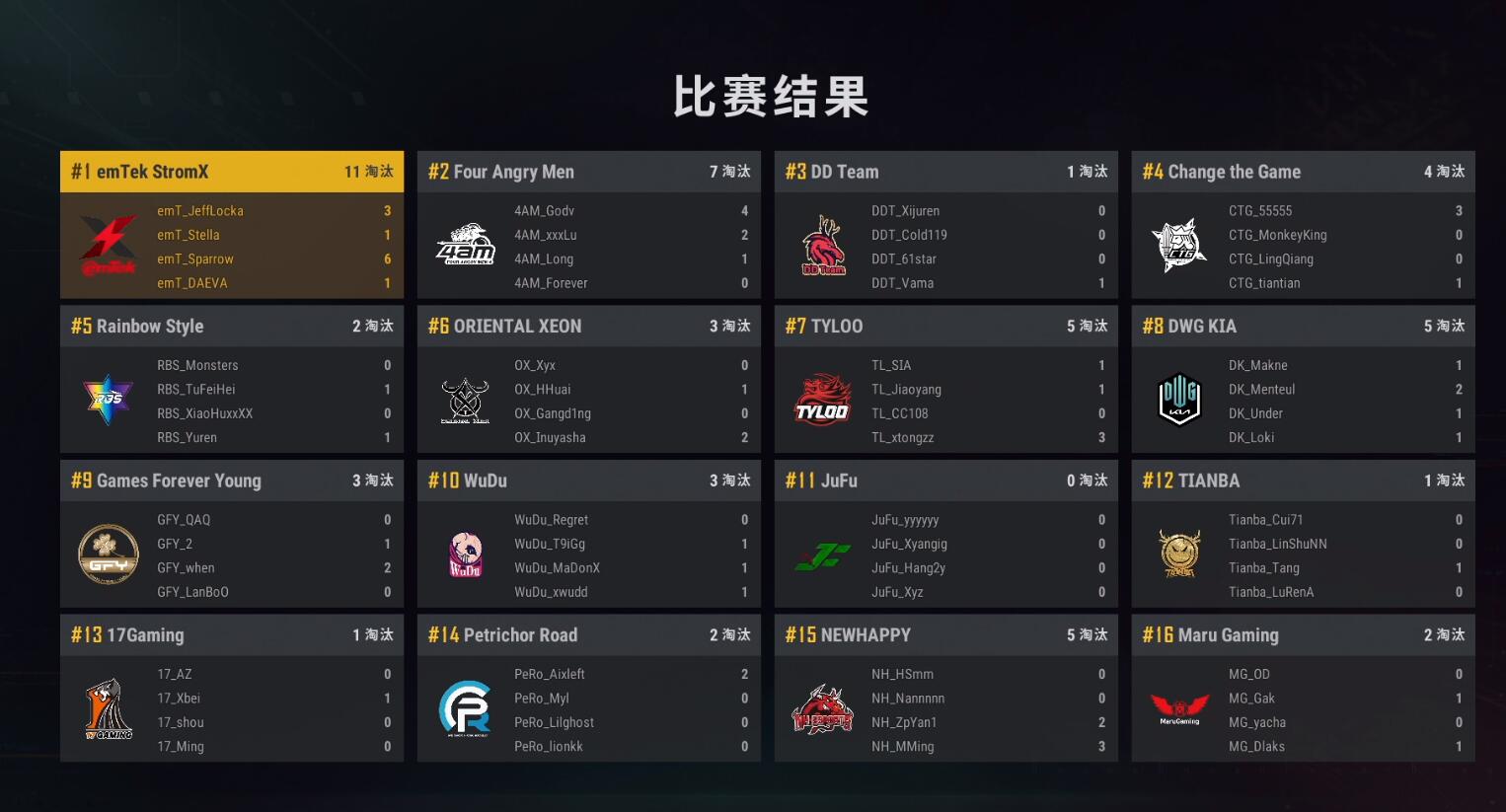The height and width of the screenshot is (812, 1506).
Task: Select the Petrichor Road circular logo
Action: pyautogui.click(x=465, y=708)
